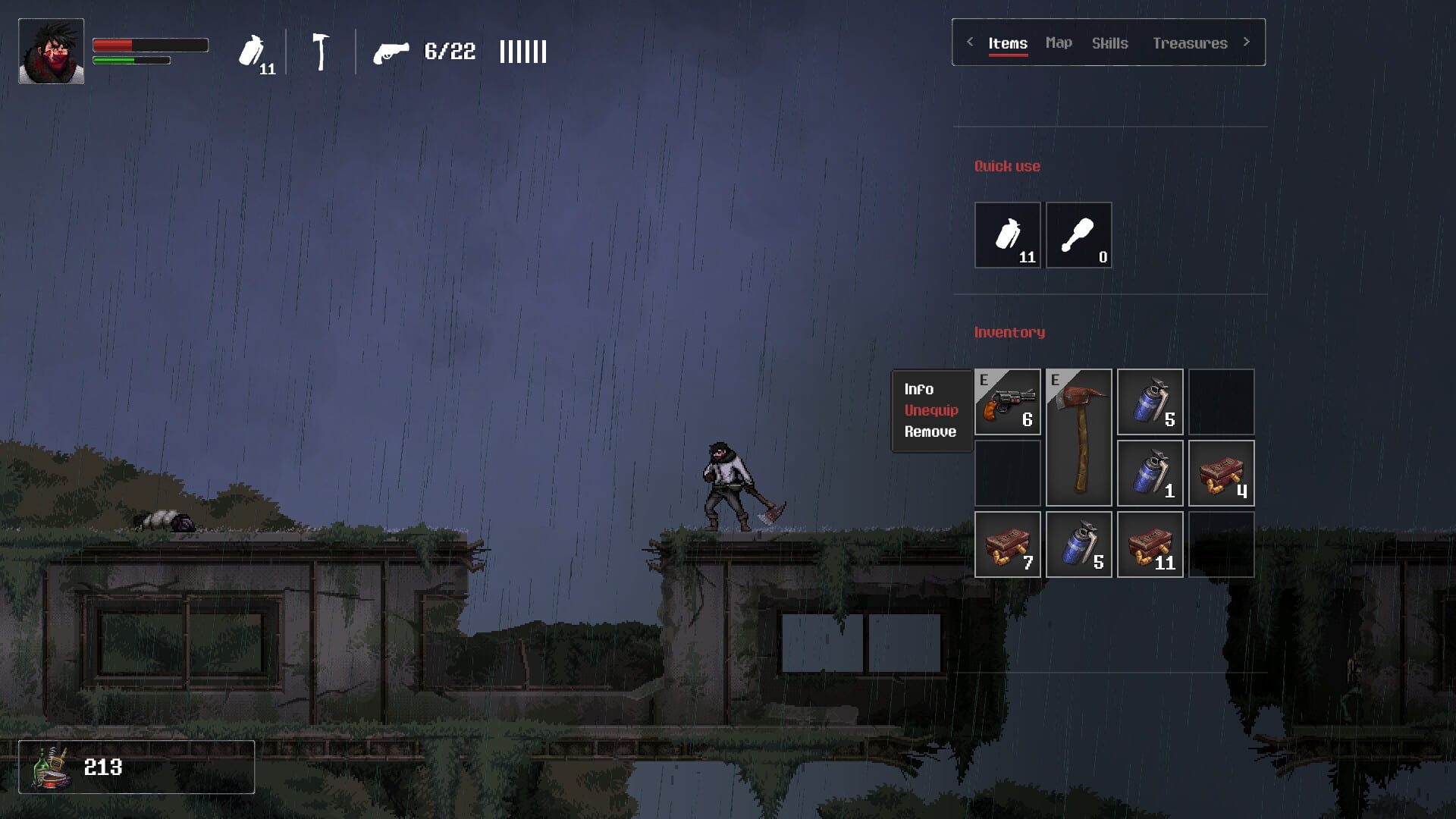Open the Skills tab

pyautogui.click(x=1110, y=43)
